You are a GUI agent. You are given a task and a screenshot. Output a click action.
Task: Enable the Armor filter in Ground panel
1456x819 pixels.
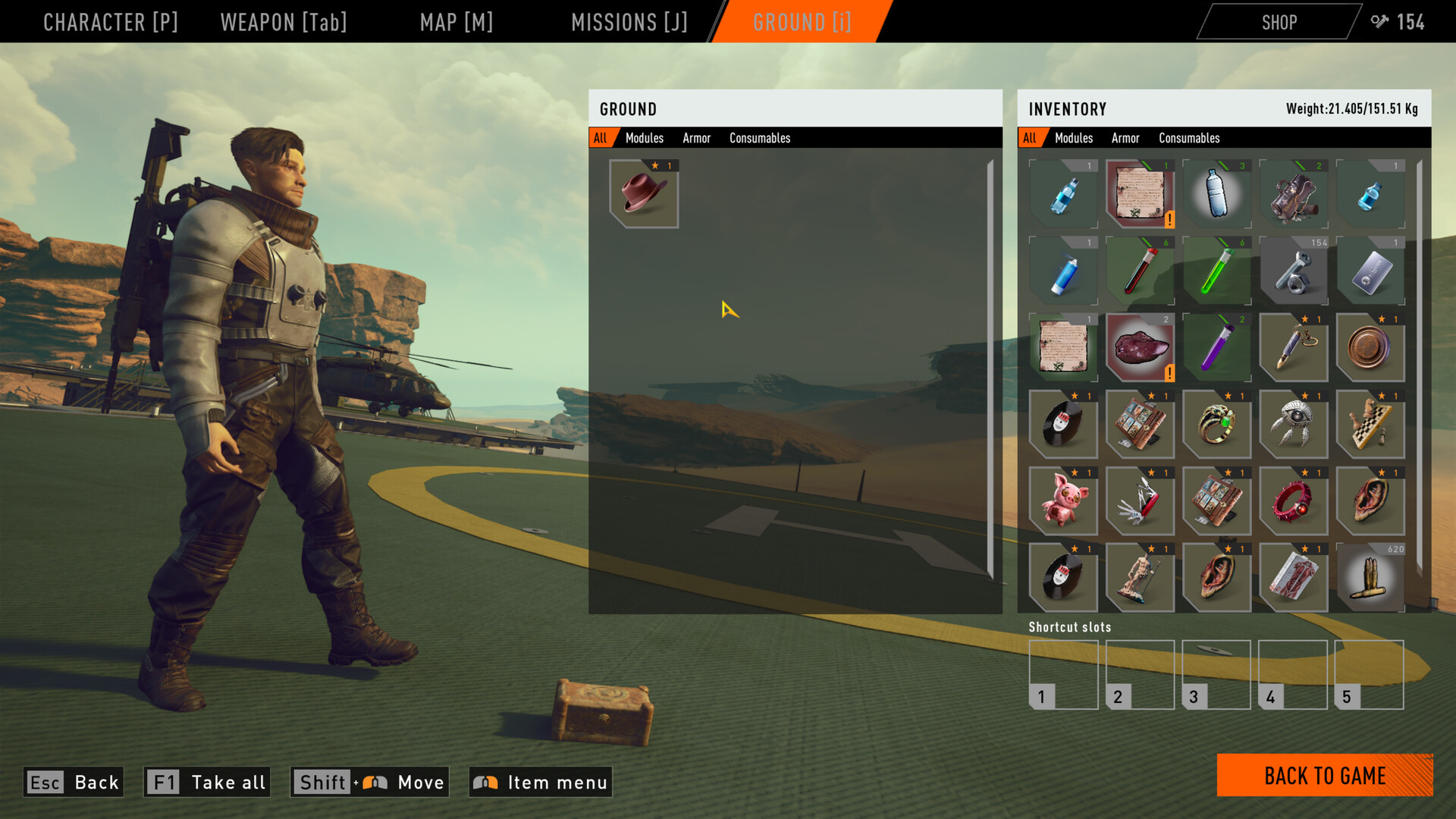point(696,138)
